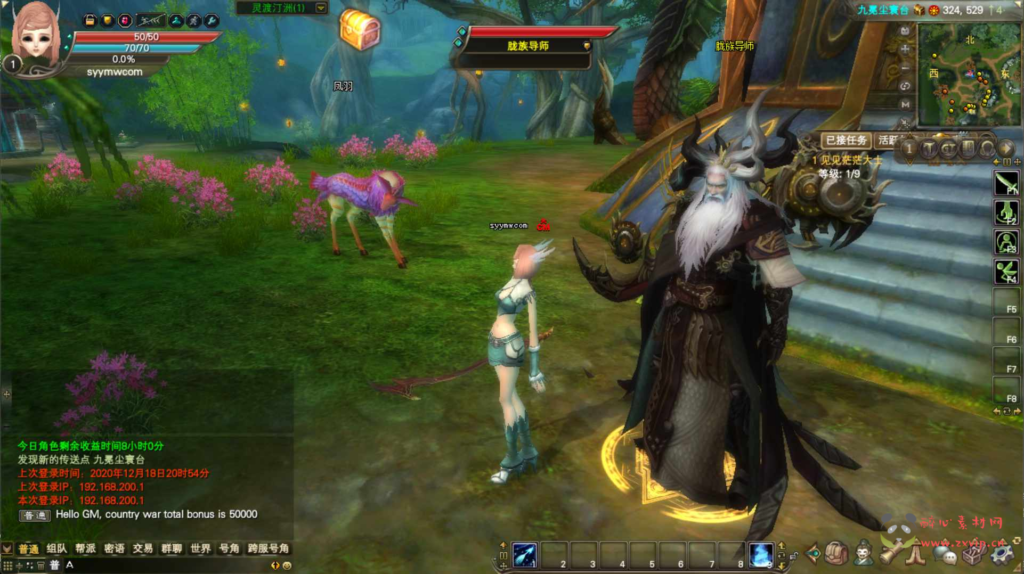Use the blue flame skill on the hotbar

coord(761,554)
